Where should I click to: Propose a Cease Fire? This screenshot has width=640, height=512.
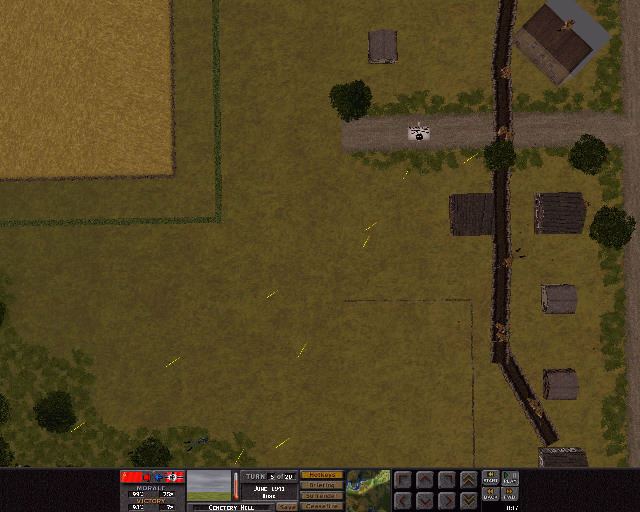pyautogui.click(x=321, y=506)
